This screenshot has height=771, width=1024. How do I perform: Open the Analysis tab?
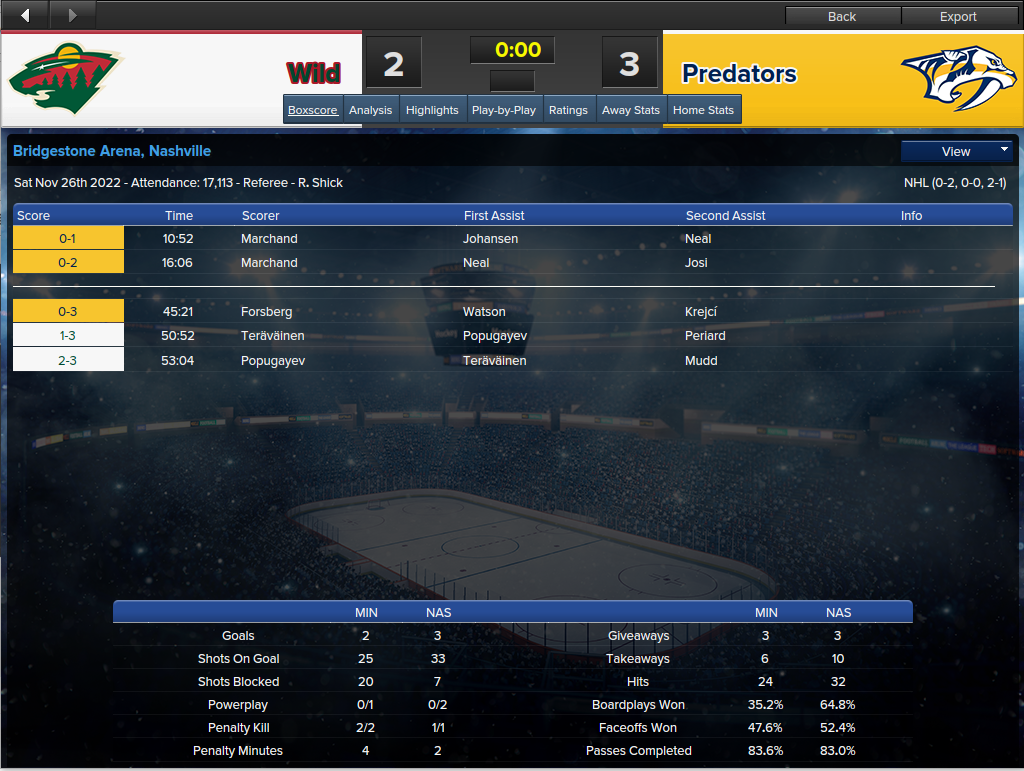(370, 110)
